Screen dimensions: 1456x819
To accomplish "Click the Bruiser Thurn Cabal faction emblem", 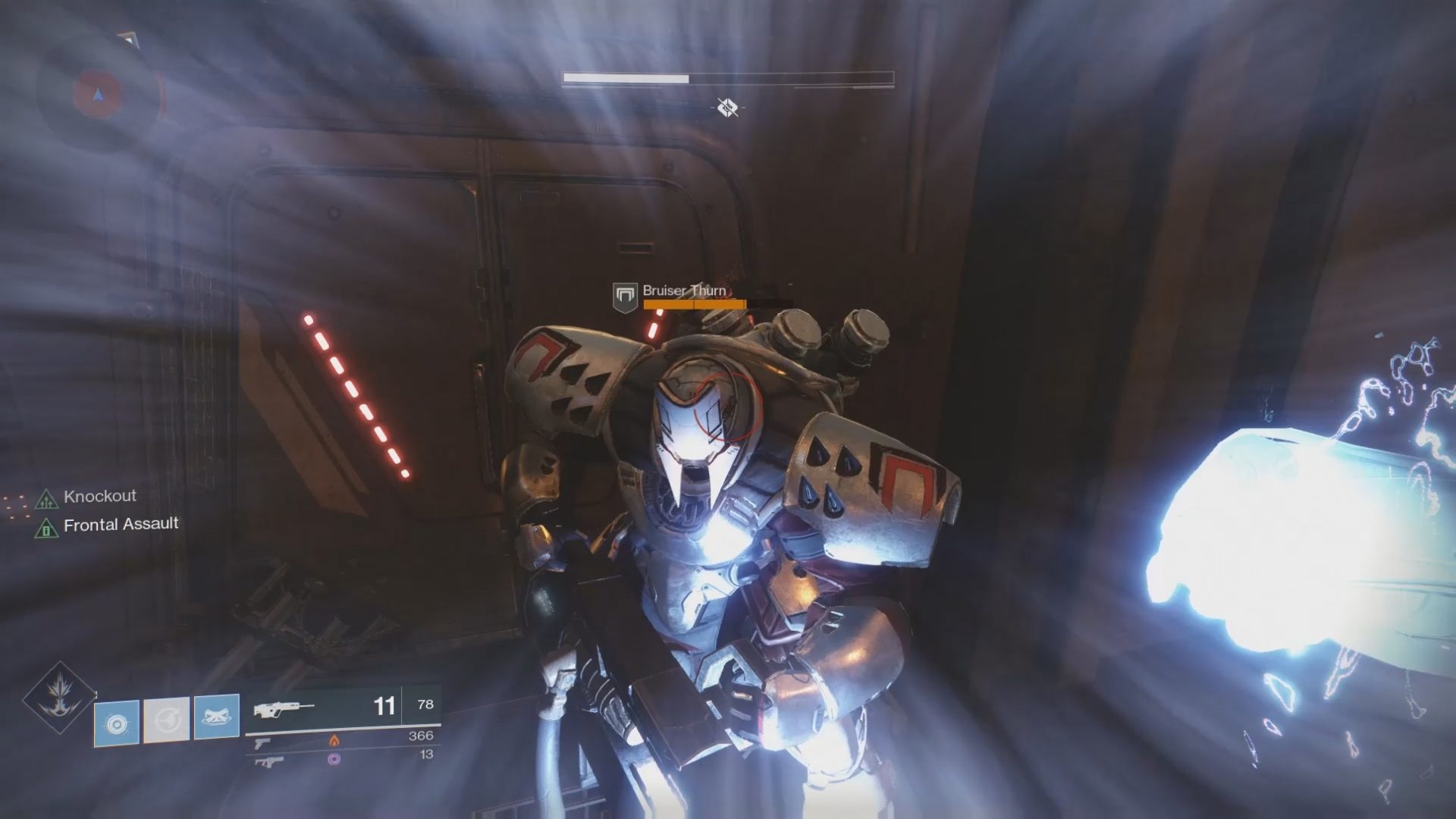I will (624, 297).
